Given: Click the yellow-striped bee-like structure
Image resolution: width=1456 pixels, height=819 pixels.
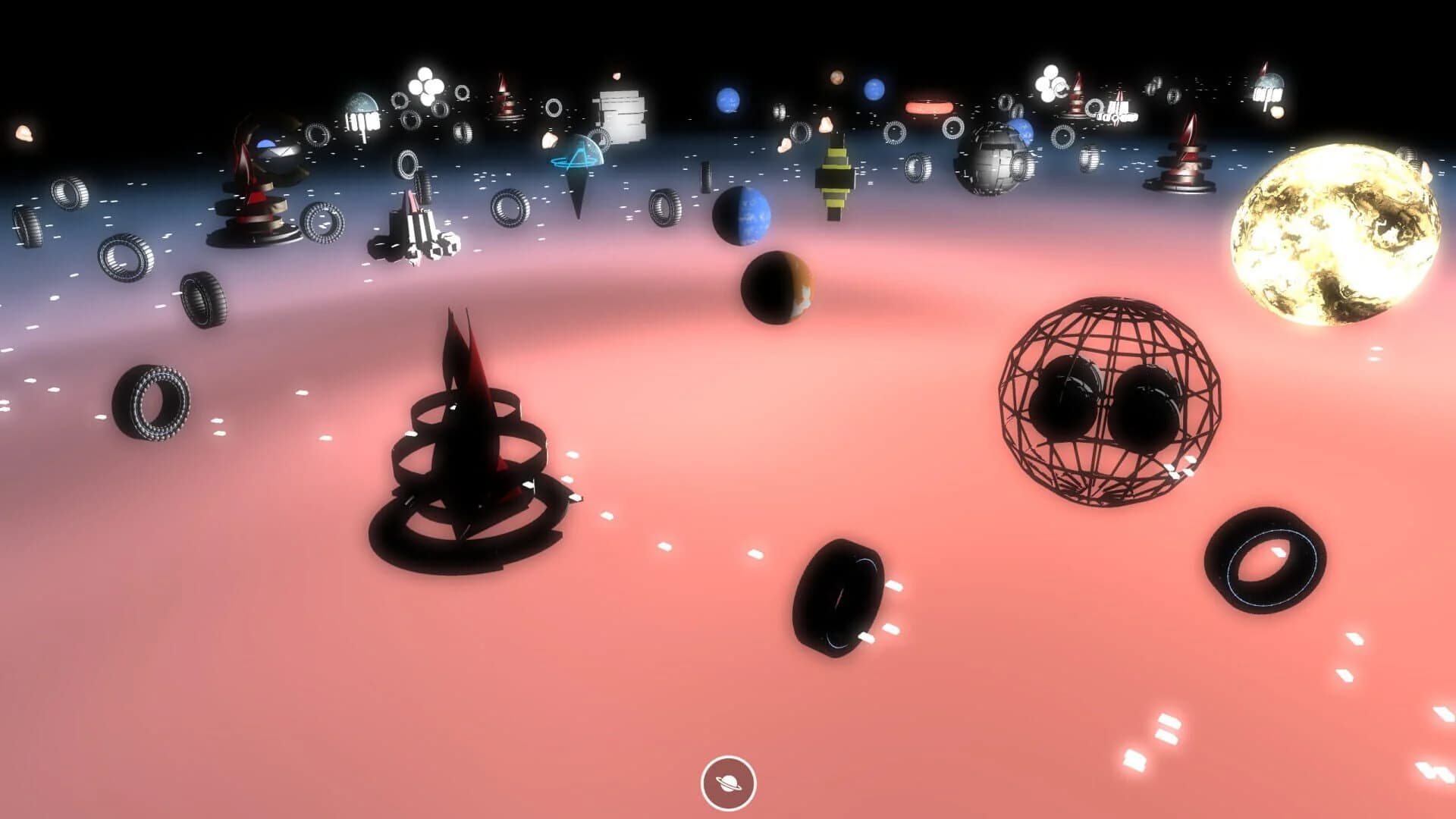Looking at the screenshot, I should click(x=834, y=174).
